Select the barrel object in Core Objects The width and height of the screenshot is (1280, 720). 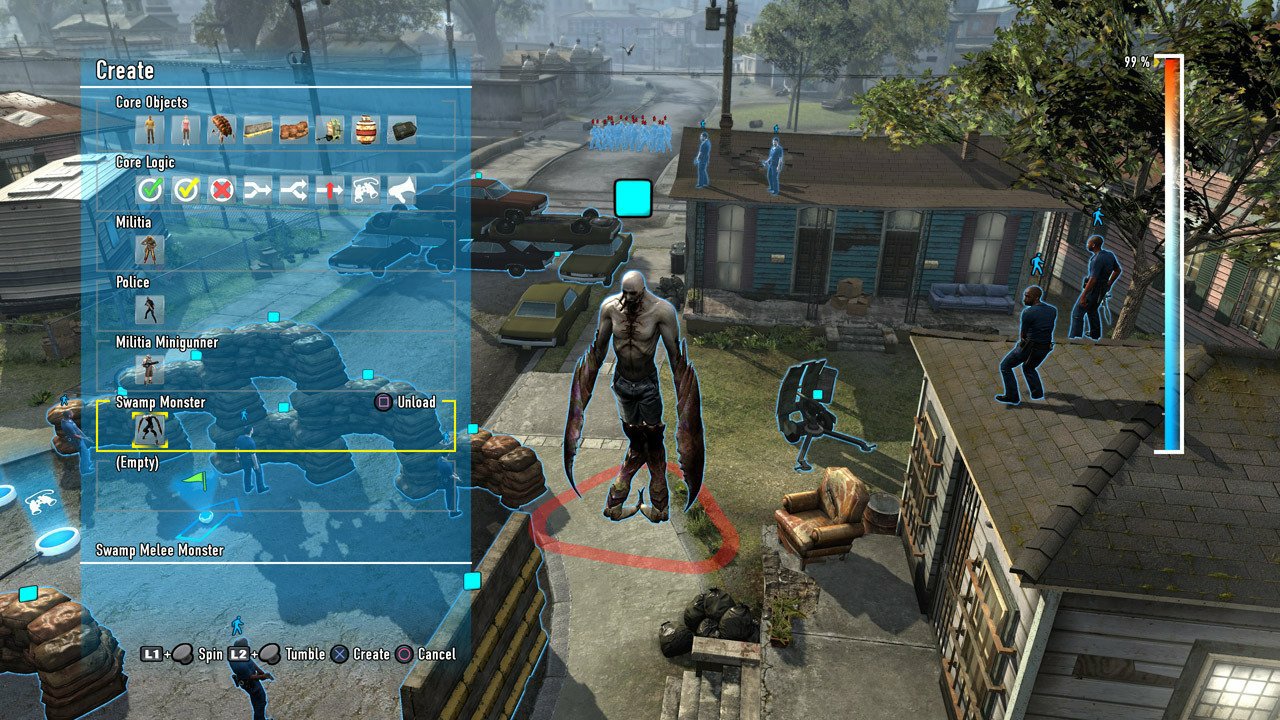click(x=367, y=128)
